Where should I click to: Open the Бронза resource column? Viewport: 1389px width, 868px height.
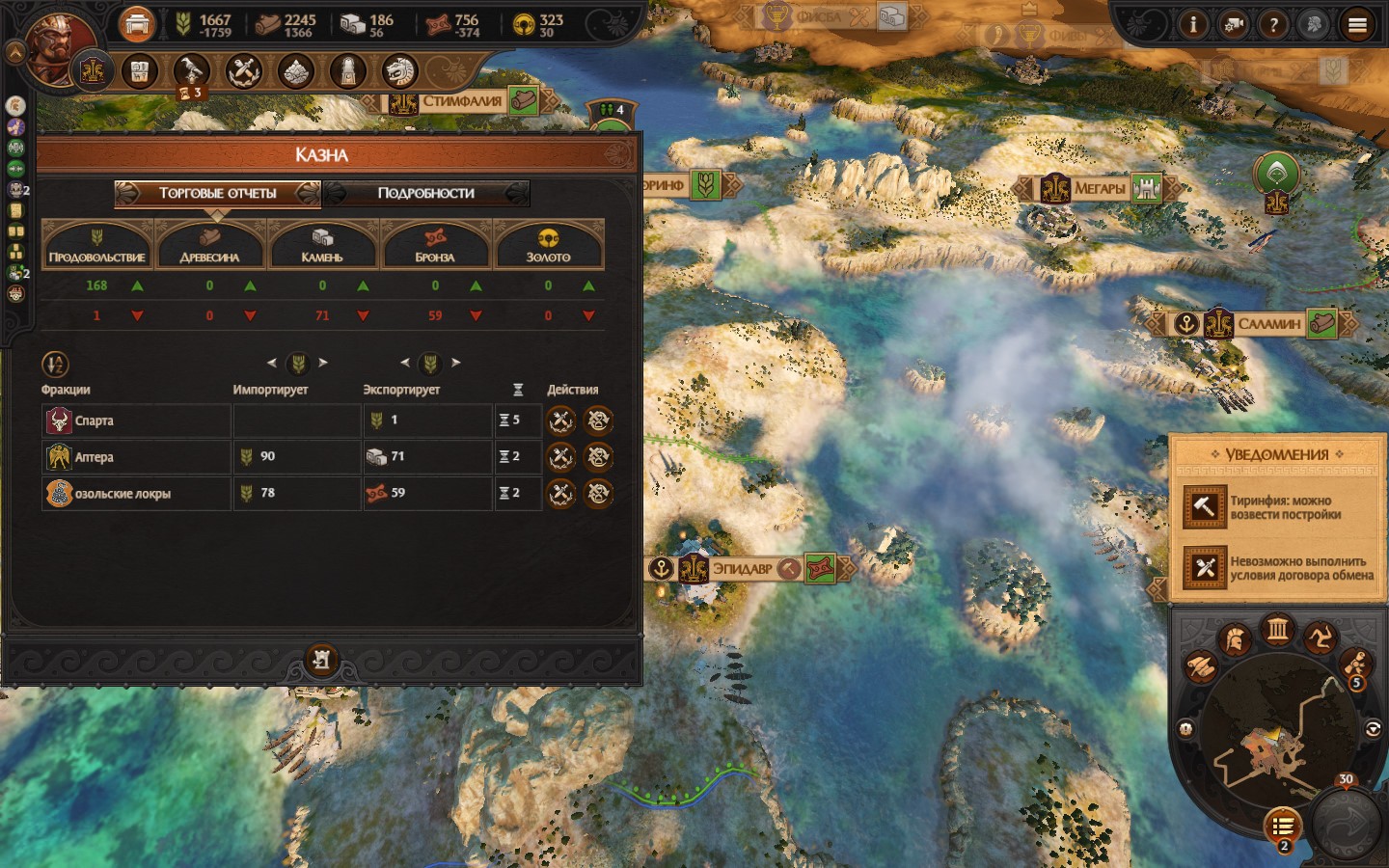[x=435, y=245]
